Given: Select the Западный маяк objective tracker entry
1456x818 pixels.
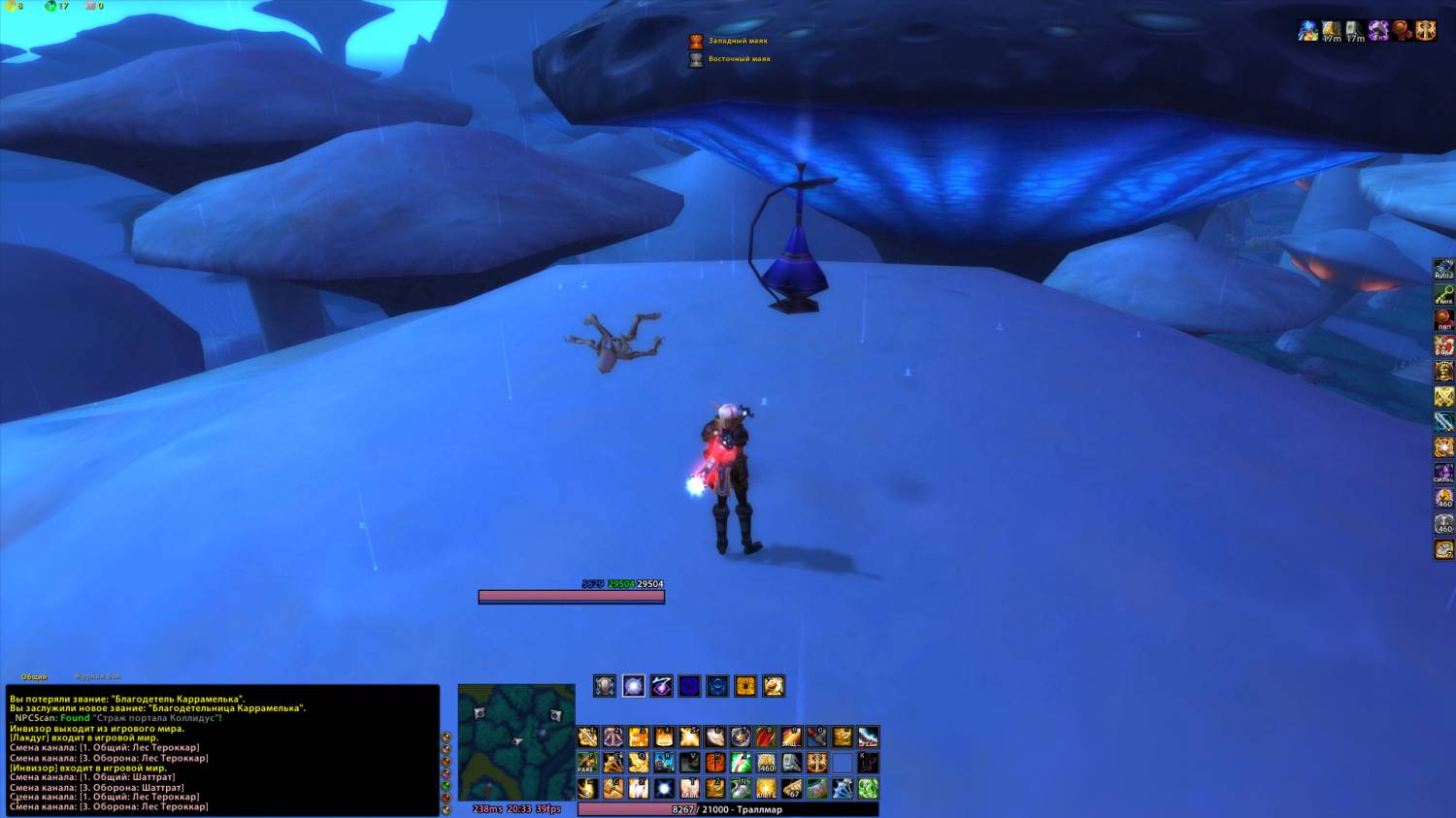Looking at the screenshot, I should click(737, 41).
